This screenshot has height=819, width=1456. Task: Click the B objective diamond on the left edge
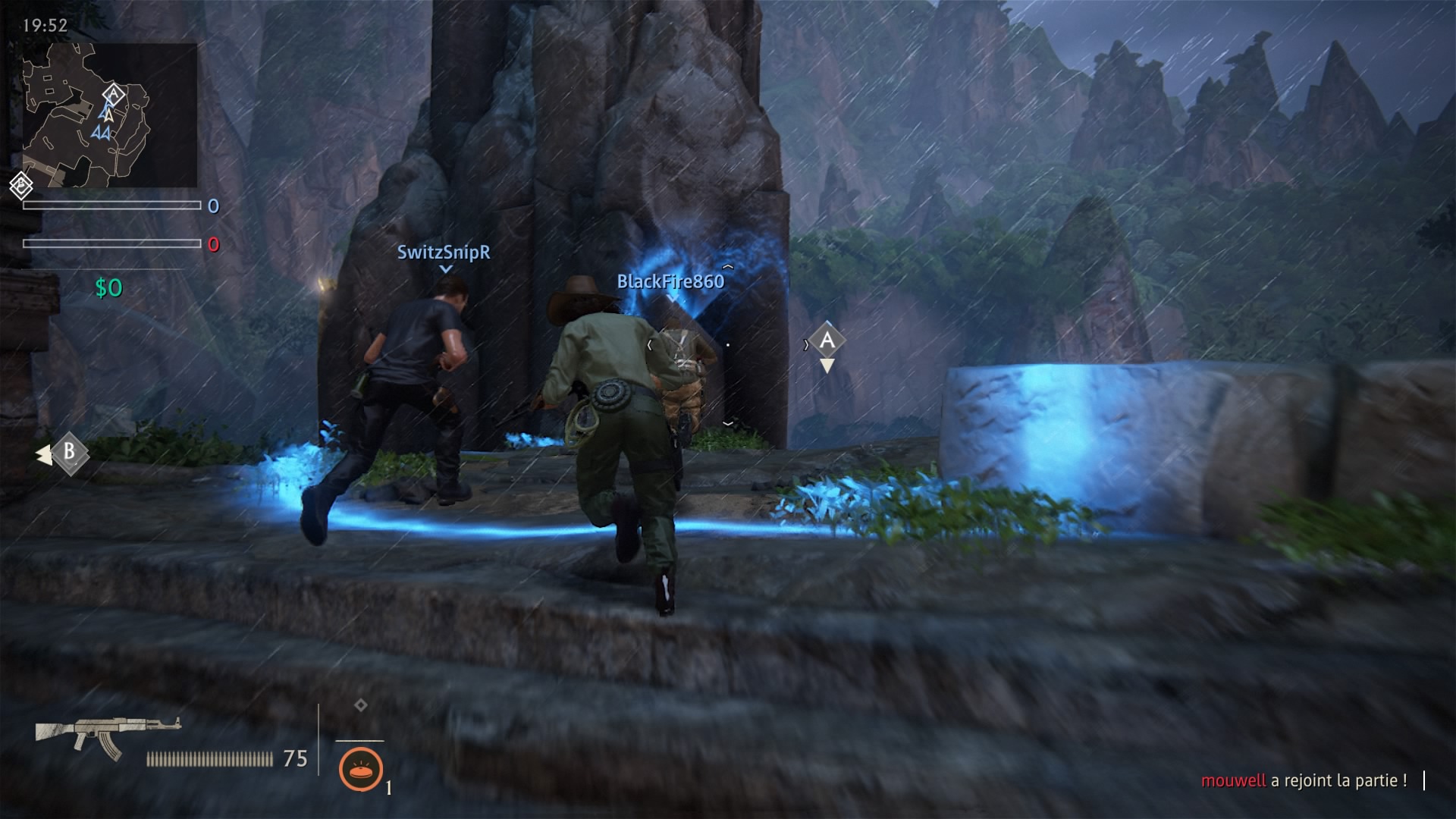(x=70, y=455)
